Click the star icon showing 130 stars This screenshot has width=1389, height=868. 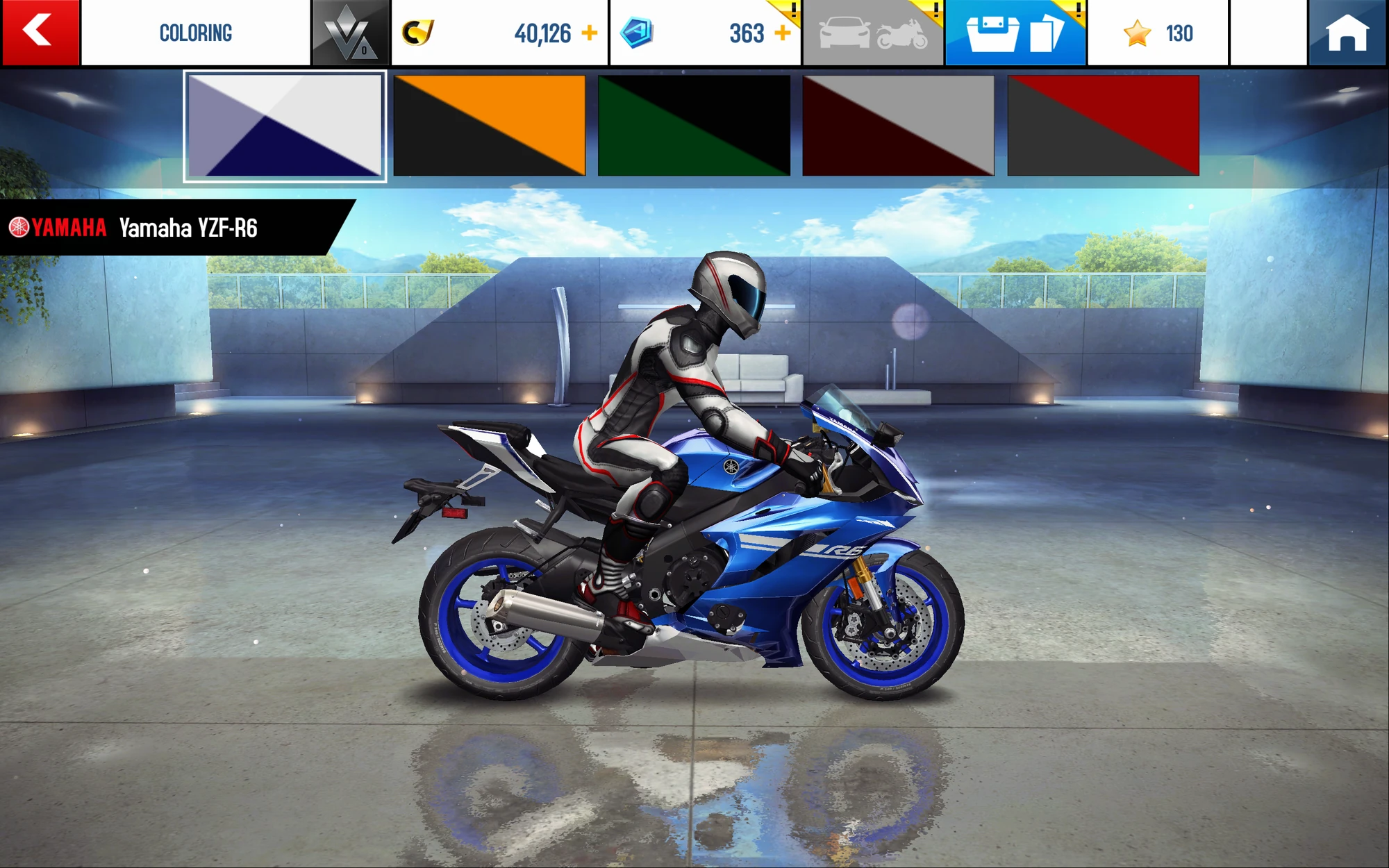(1139, 31)
